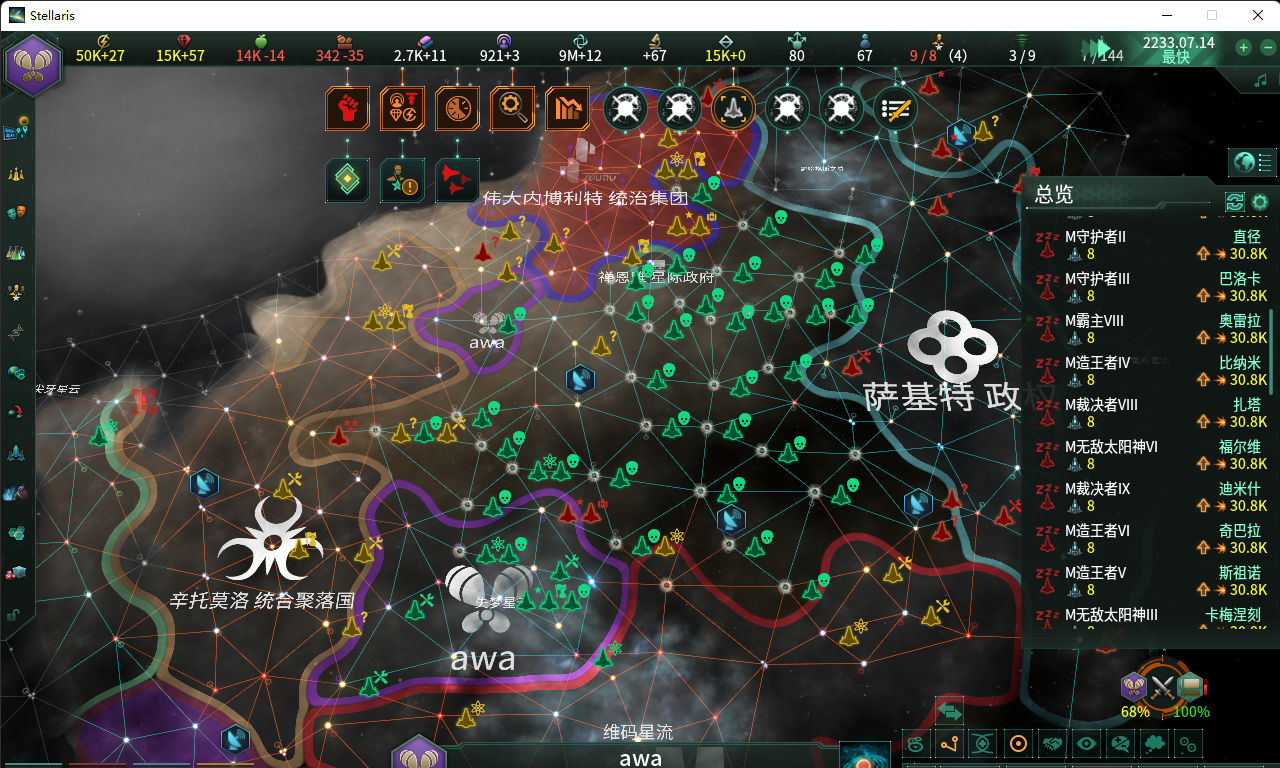1280x768 pixels.
Task: Open the magnifying glass gear alert
Action: tap(512, 108)
